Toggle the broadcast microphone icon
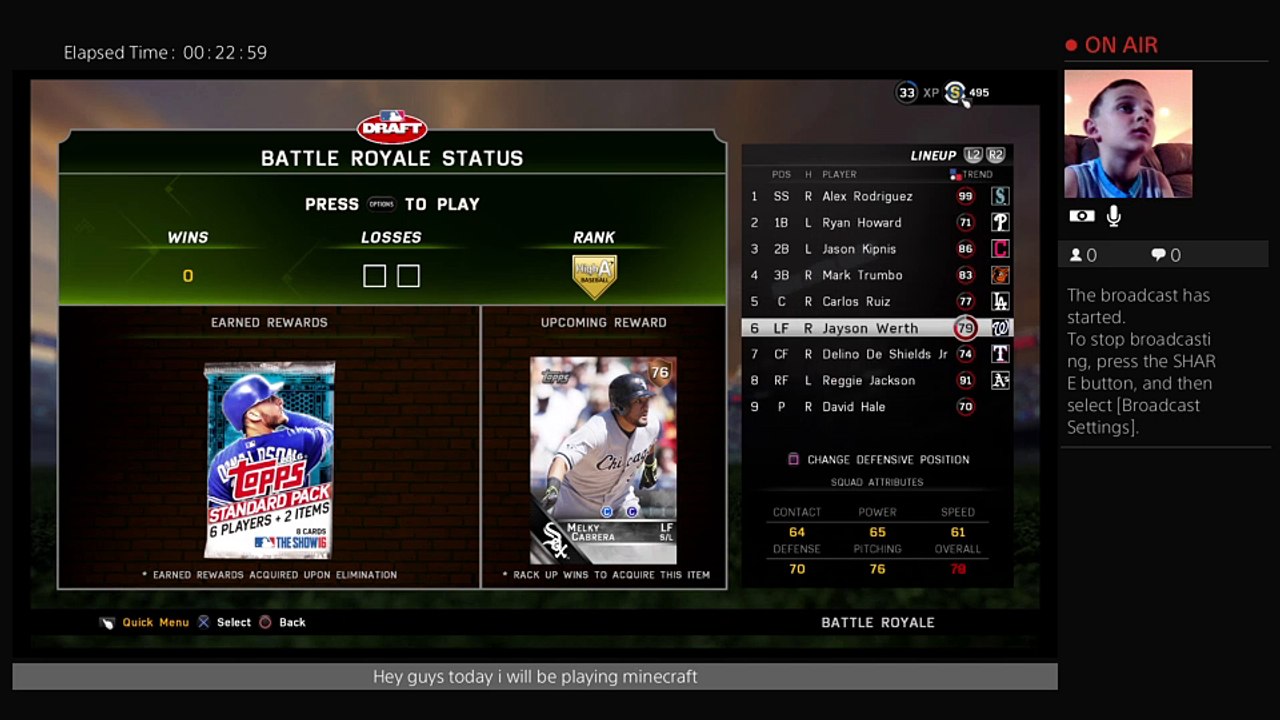This screenshot has width=1280, height=720. point(1114,216)
